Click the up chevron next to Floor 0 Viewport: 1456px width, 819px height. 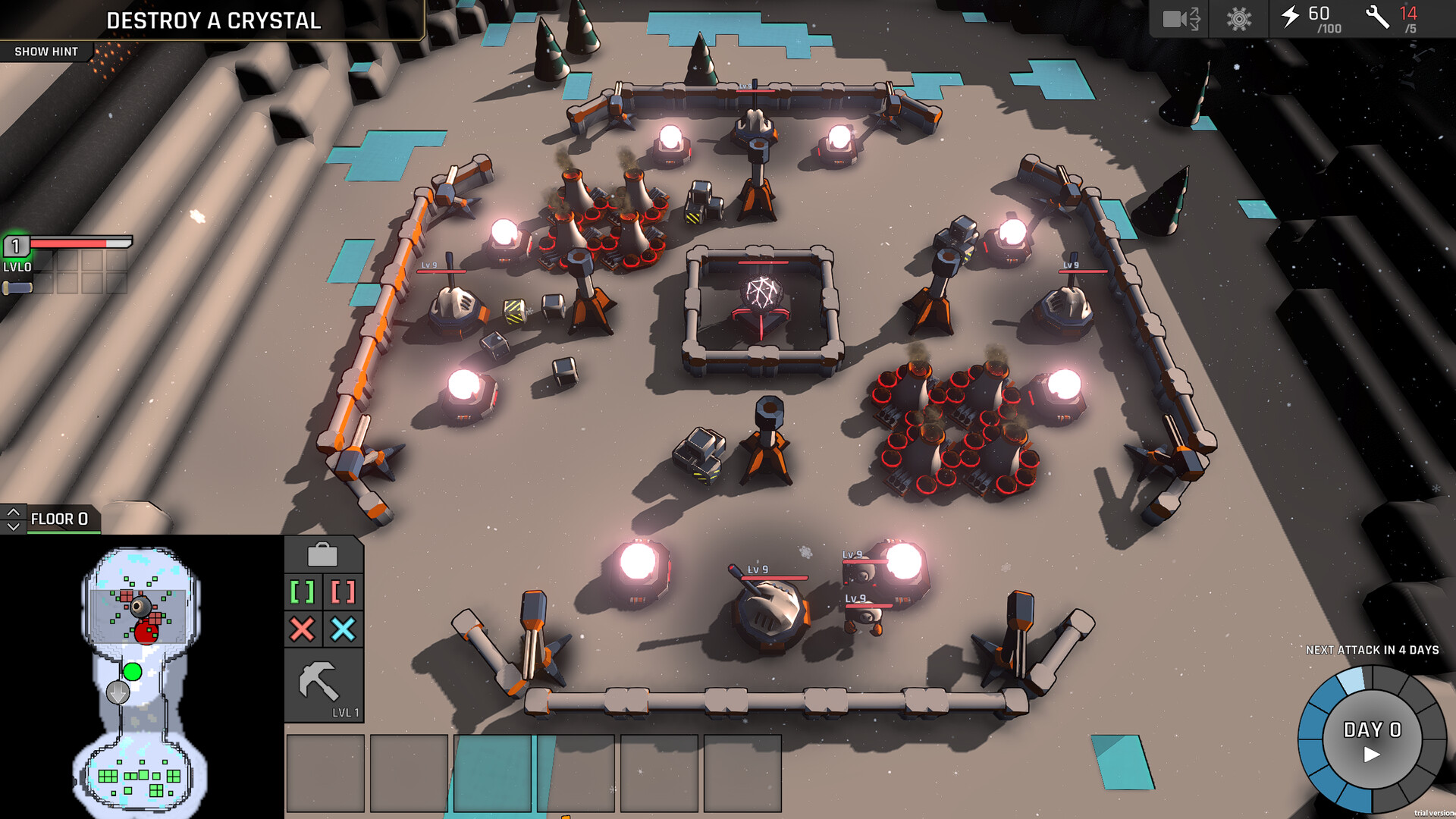coord(12,512)
